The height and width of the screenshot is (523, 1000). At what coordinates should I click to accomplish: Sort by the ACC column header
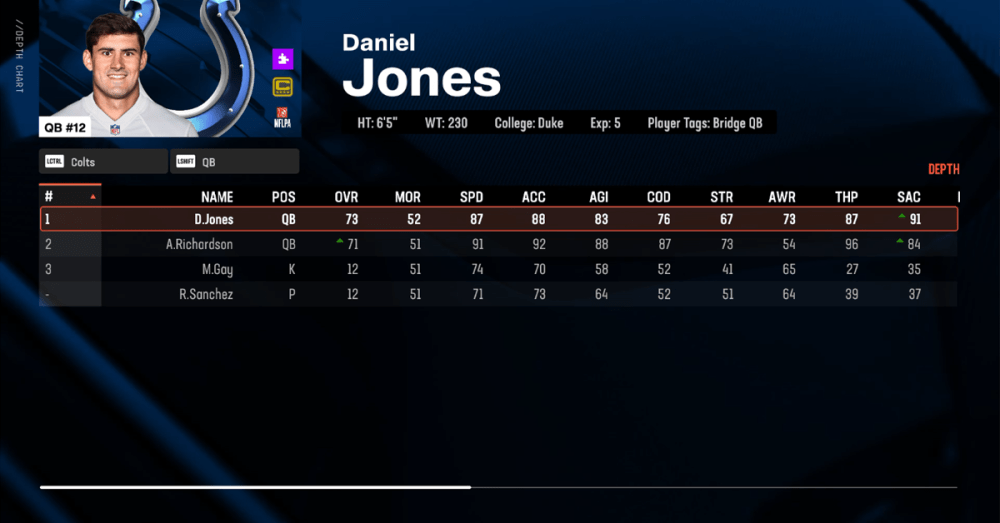tap(534, 197)
